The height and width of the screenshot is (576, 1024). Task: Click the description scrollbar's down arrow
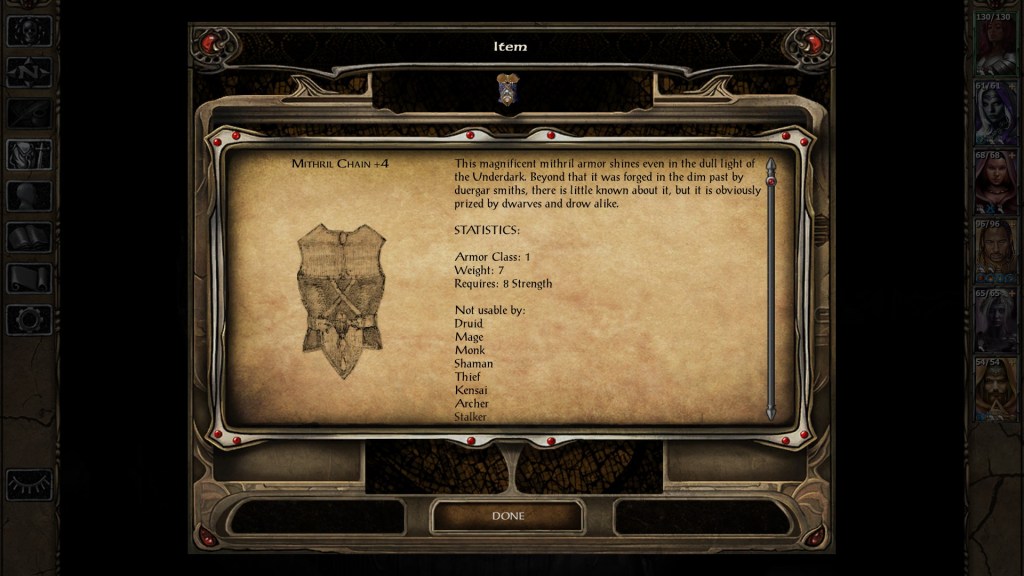click(x=771, y=412)
